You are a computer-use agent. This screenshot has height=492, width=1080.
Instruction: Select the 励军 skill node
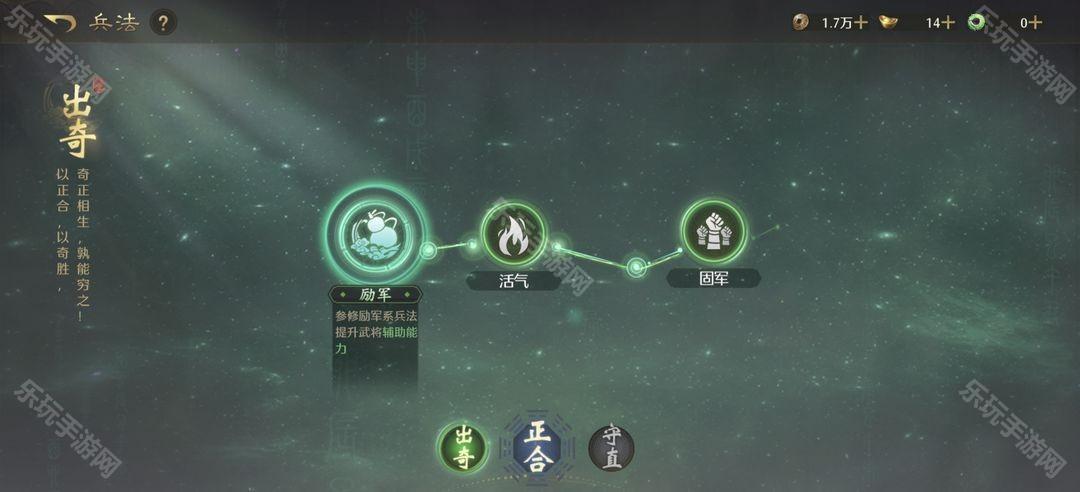[x=376, y=234]
